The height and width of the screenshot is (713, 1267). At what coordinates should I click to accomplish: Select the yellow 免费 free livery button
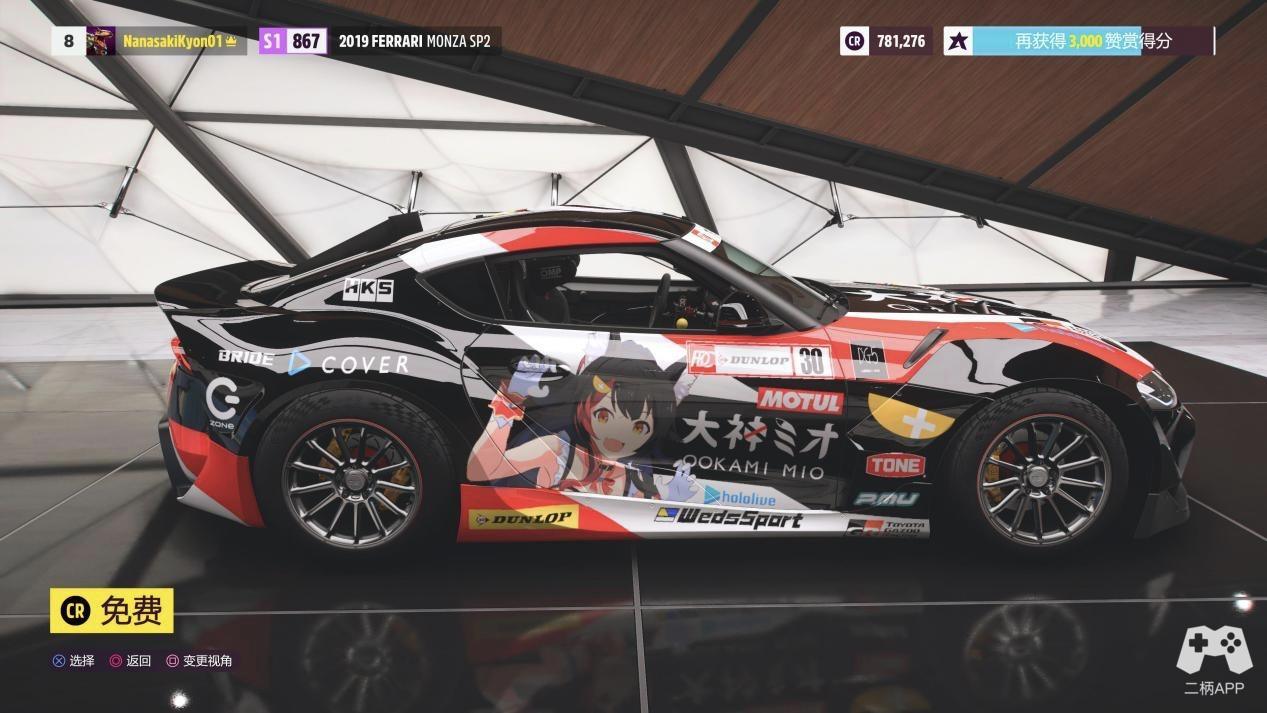tap(112, 611)
